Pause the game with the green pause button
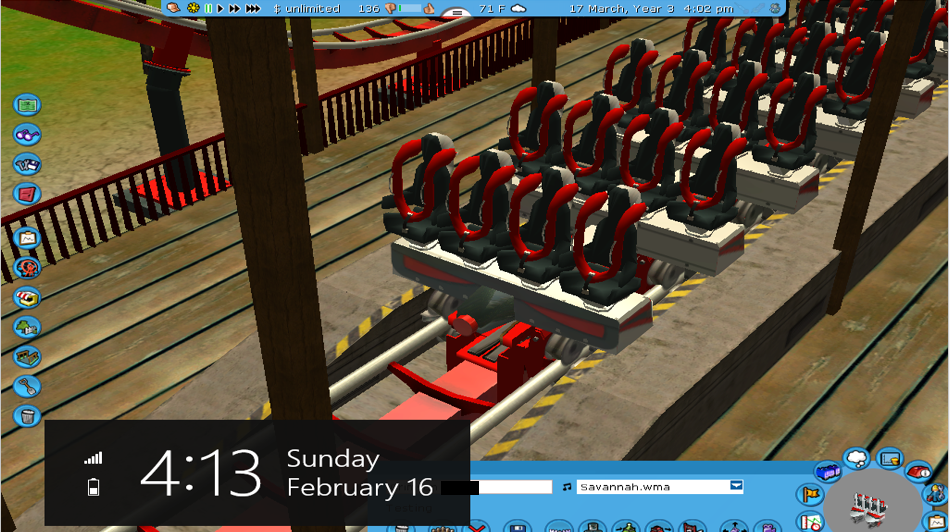 point(208,9)
